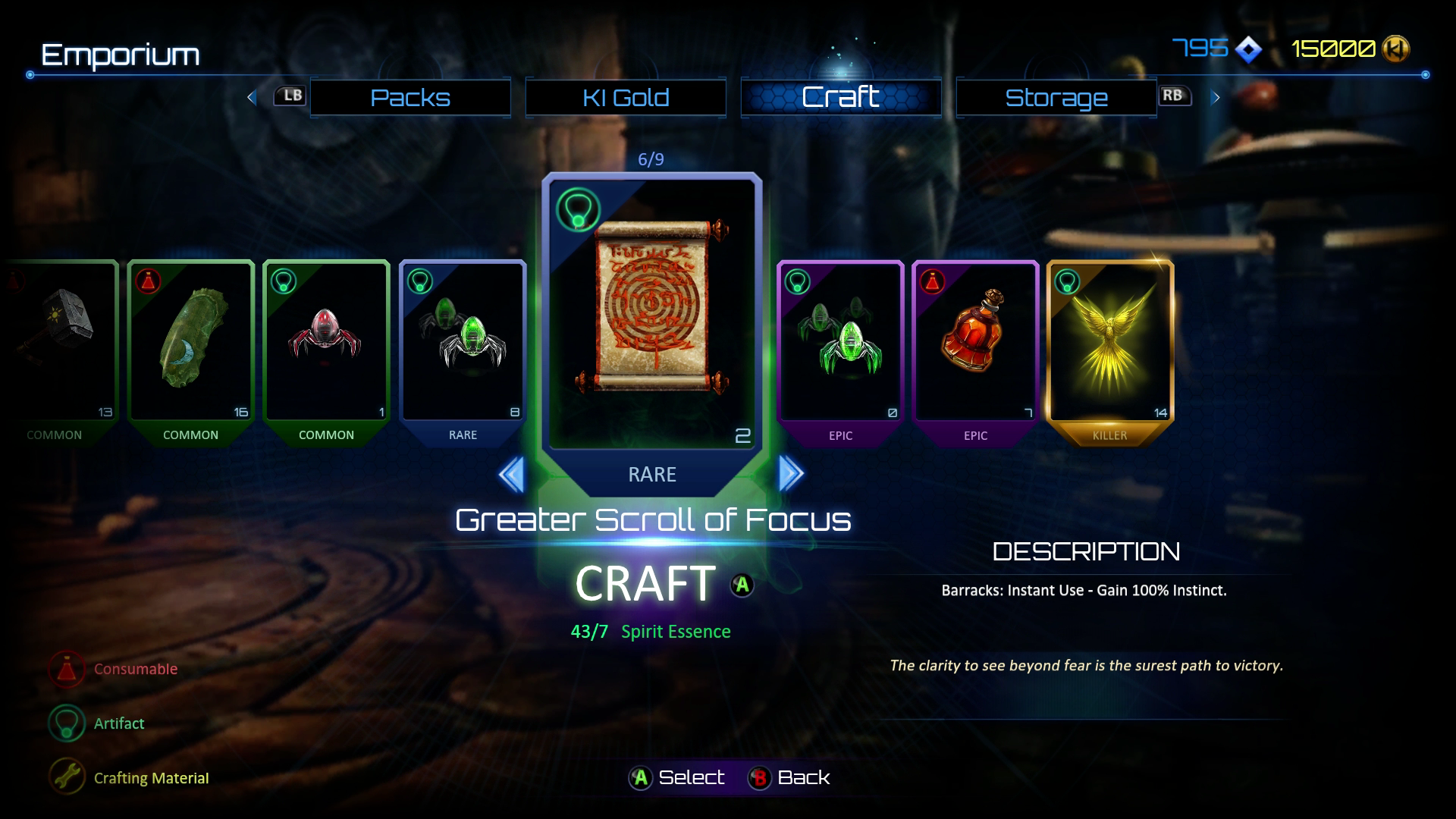Select the Craft tab
Image resolution: width=1456 pixels, height=819 pixels.
[841, 98]
